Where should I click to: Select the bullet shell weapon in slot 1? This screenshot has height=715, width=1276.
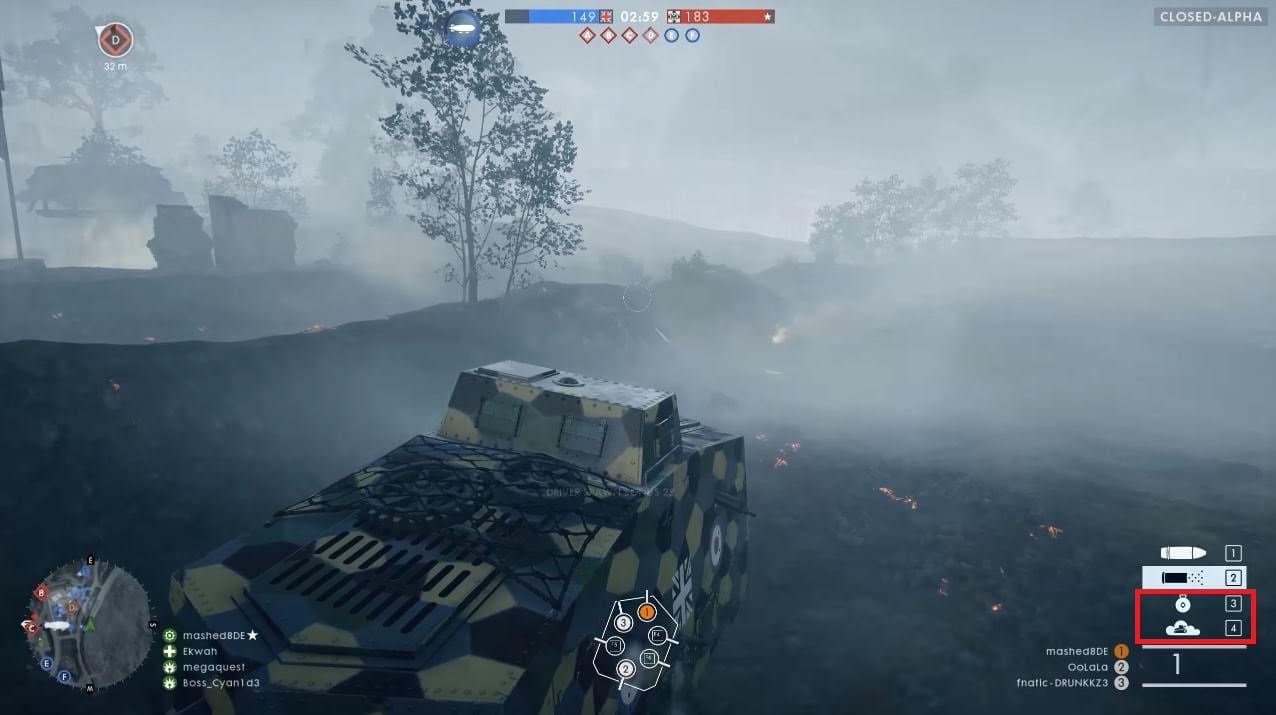point(1180,553)
